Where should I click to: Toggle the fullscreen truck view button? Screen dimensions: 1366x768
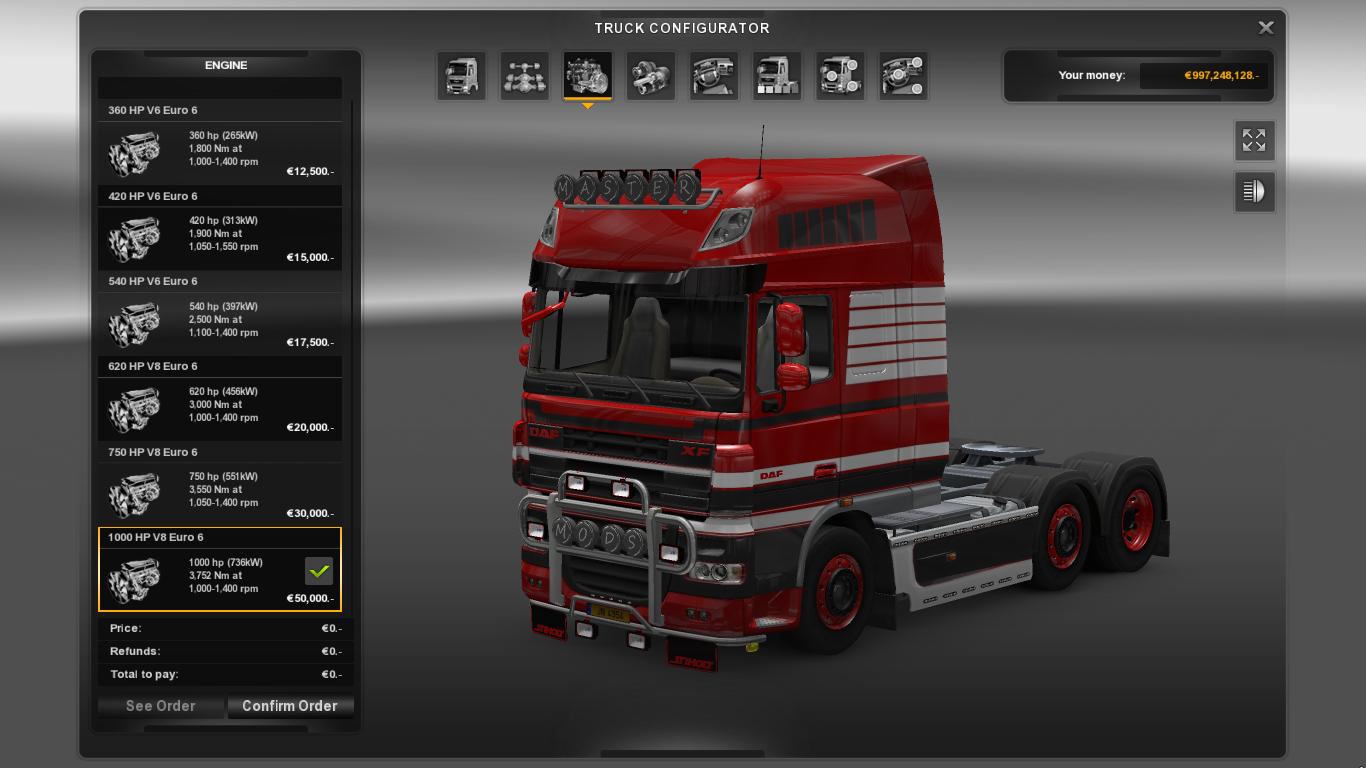[1254, 141]
